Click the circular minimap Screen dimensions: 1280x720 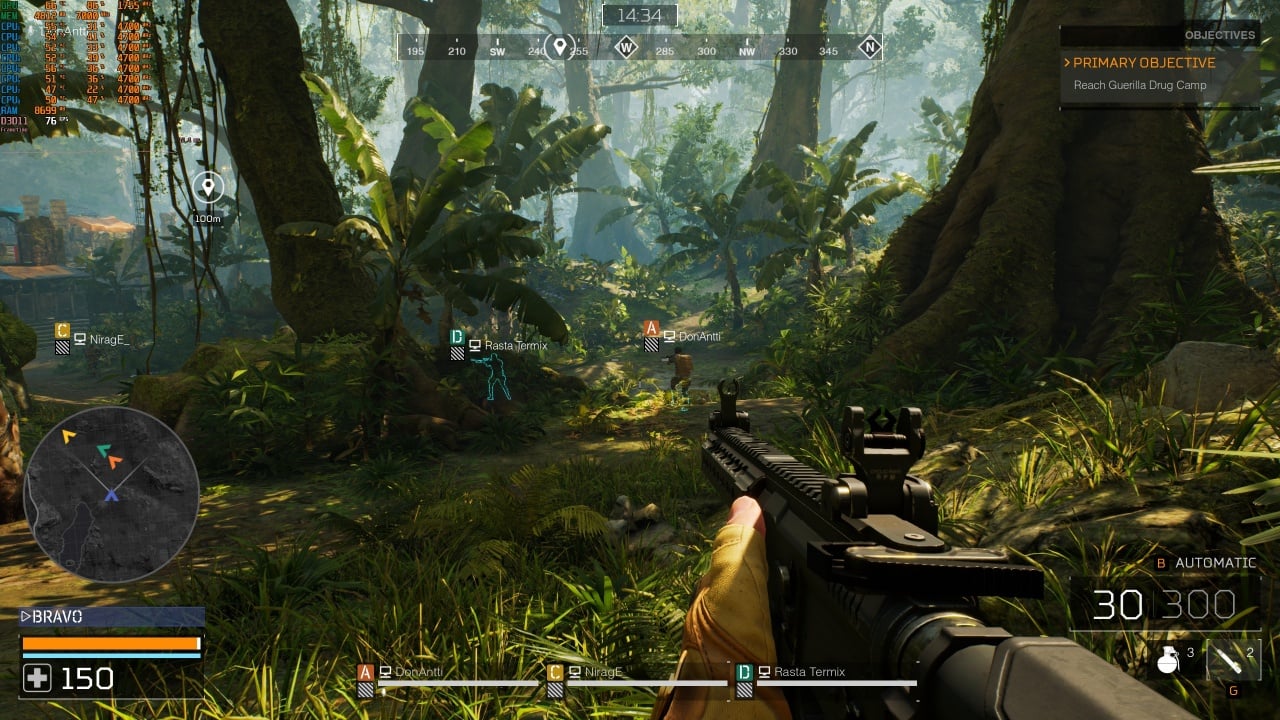111,494
